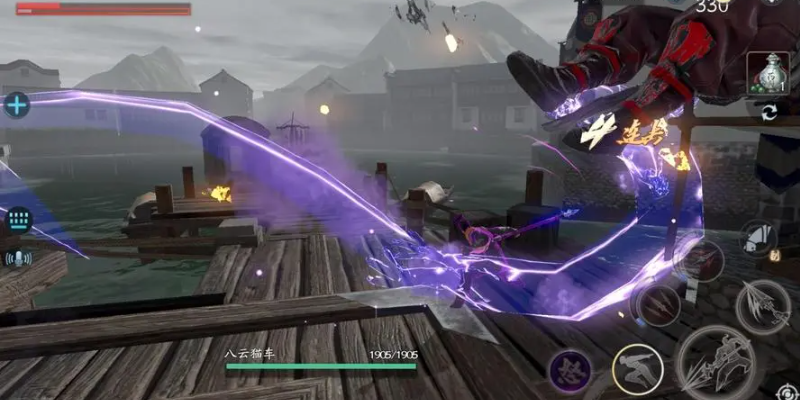The image size is (800, 400).
Task: Use the downward spear thrust skill
Action: (x=763, y=304)
